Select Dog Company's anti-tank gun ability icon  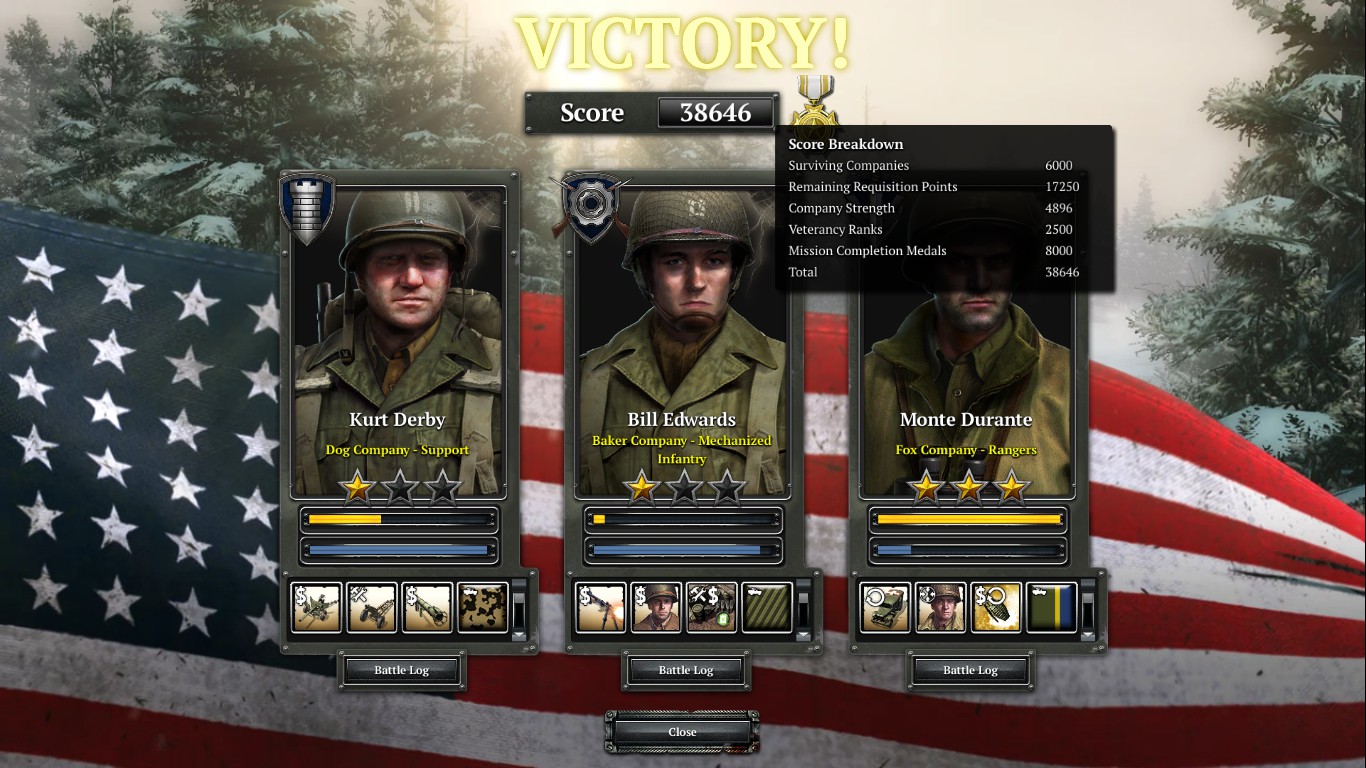click(317, 608)
